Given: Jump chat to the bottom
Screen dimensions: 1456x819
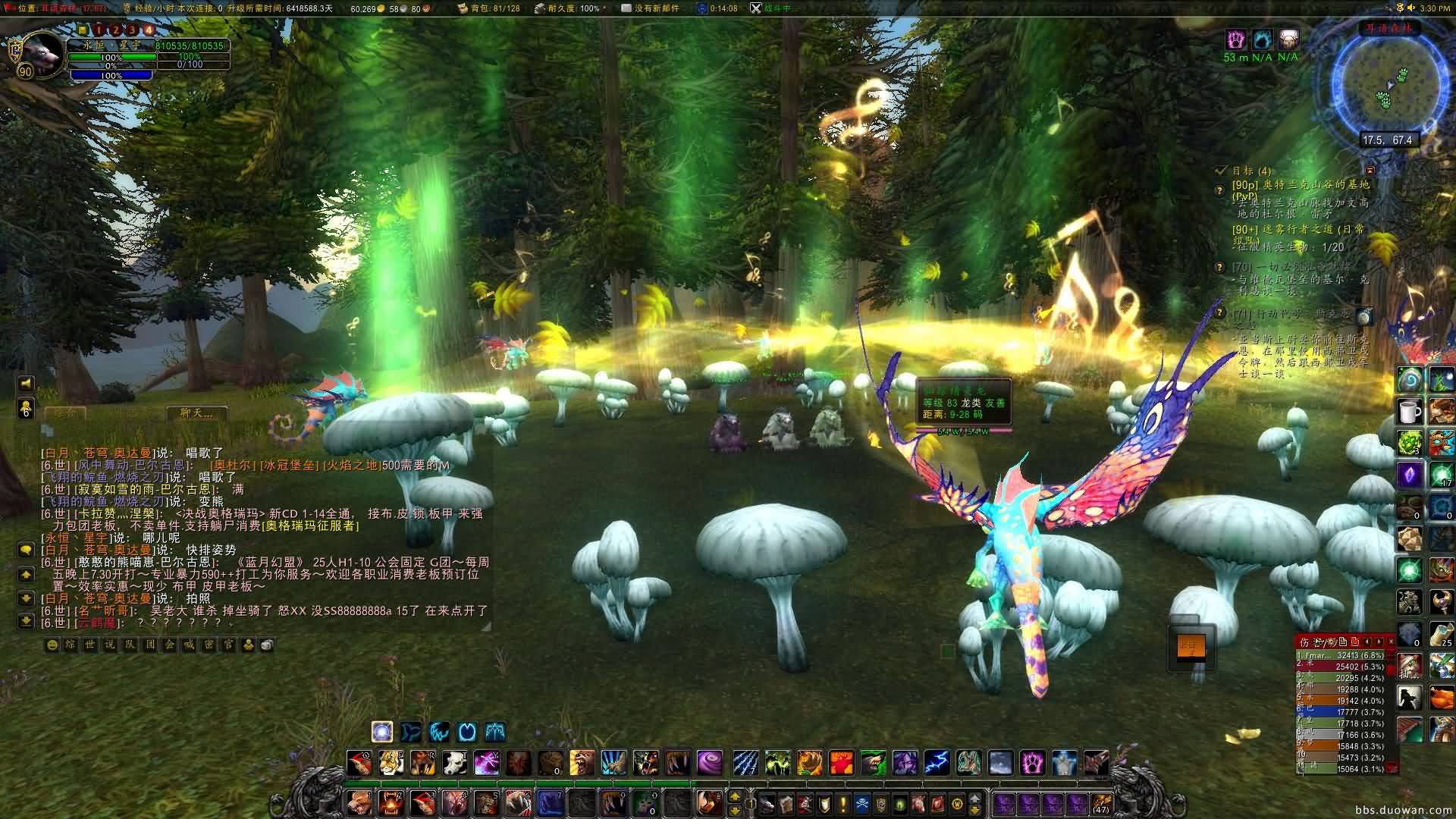Looking at the screenshot, I should (27, 620).
